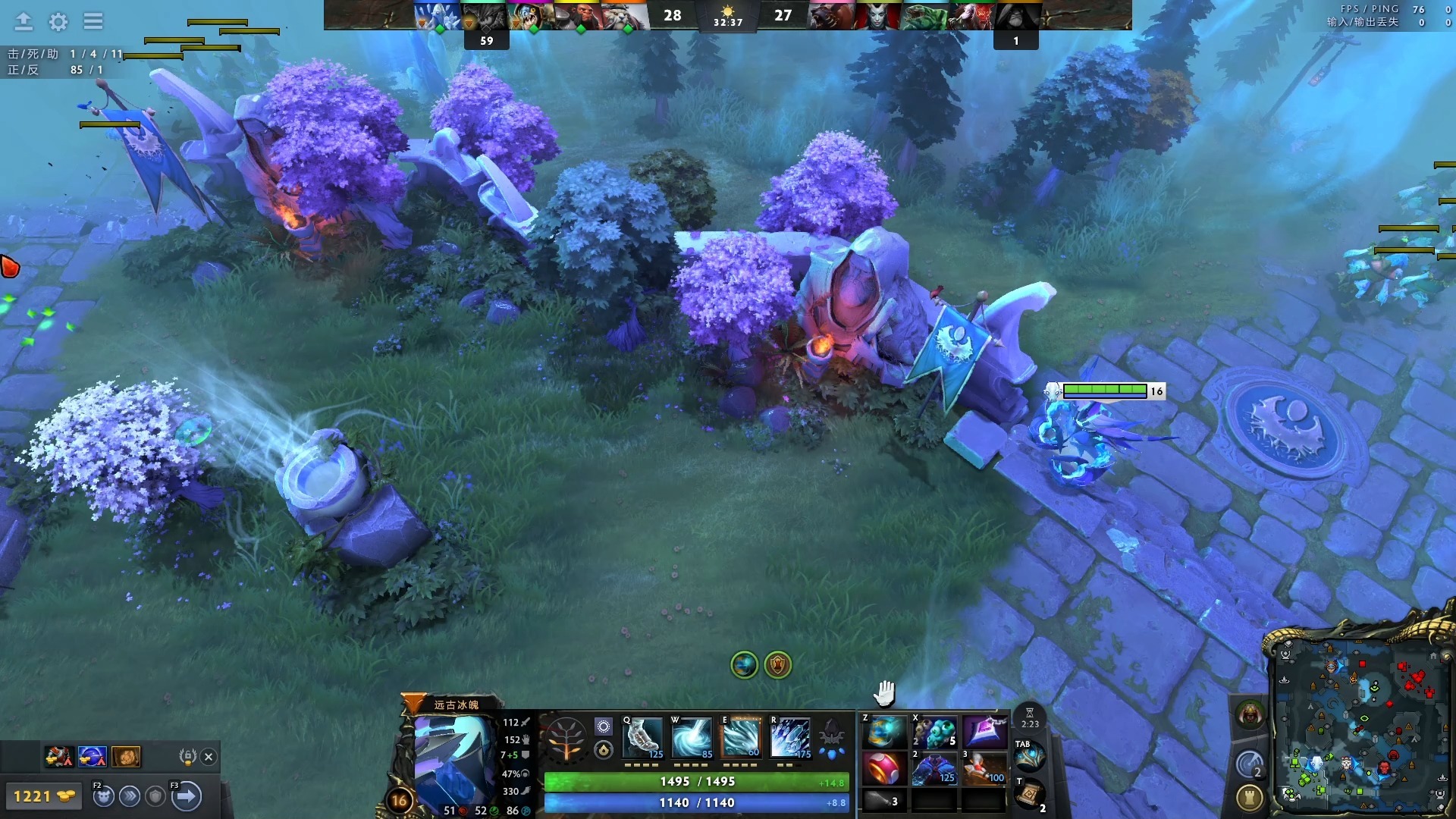
Task: Click the upload arrow icon beside the gear
Action: point(24,21)
